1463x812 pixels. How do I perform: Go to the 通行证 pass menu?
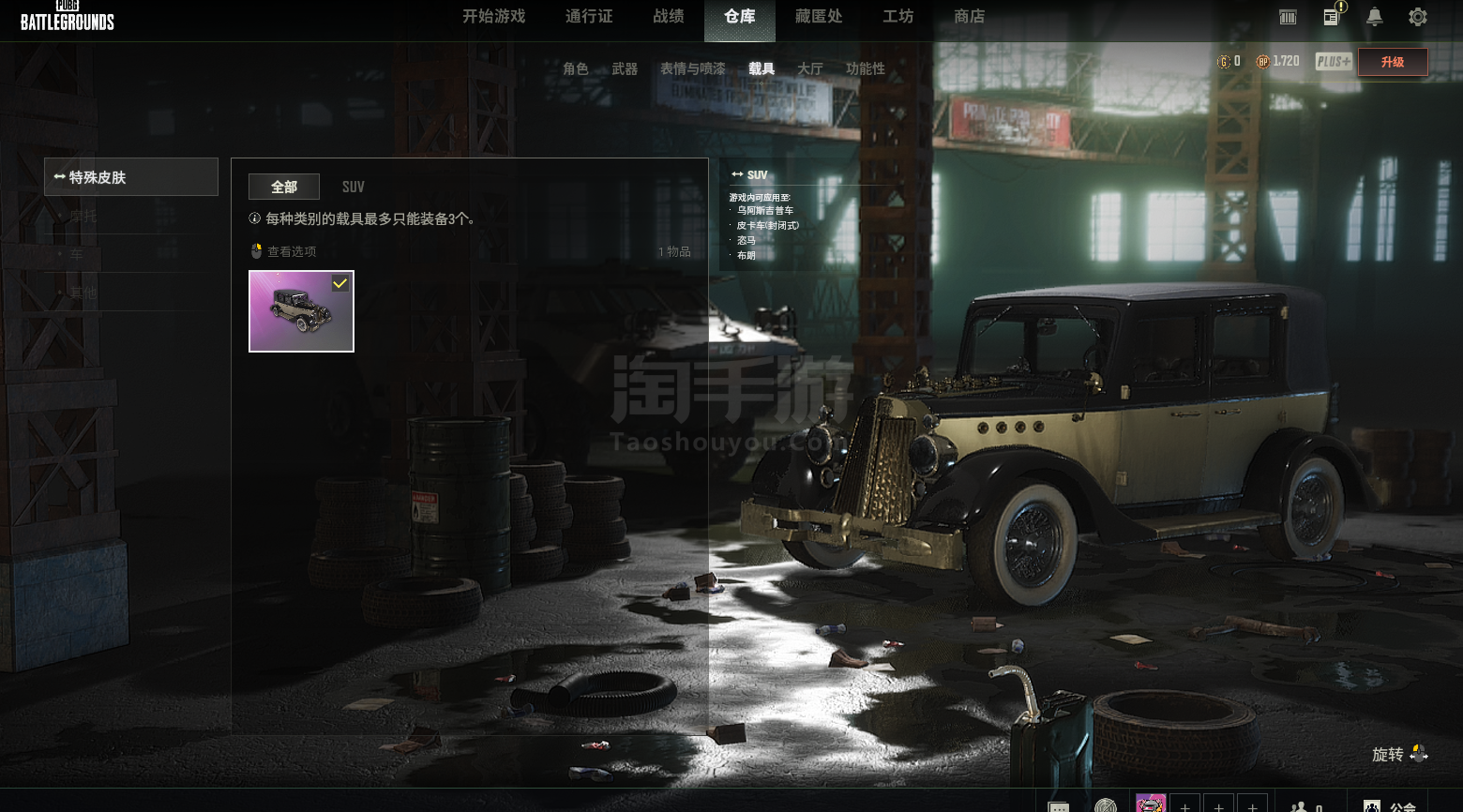pyautogui.click(x=589, y=17)
